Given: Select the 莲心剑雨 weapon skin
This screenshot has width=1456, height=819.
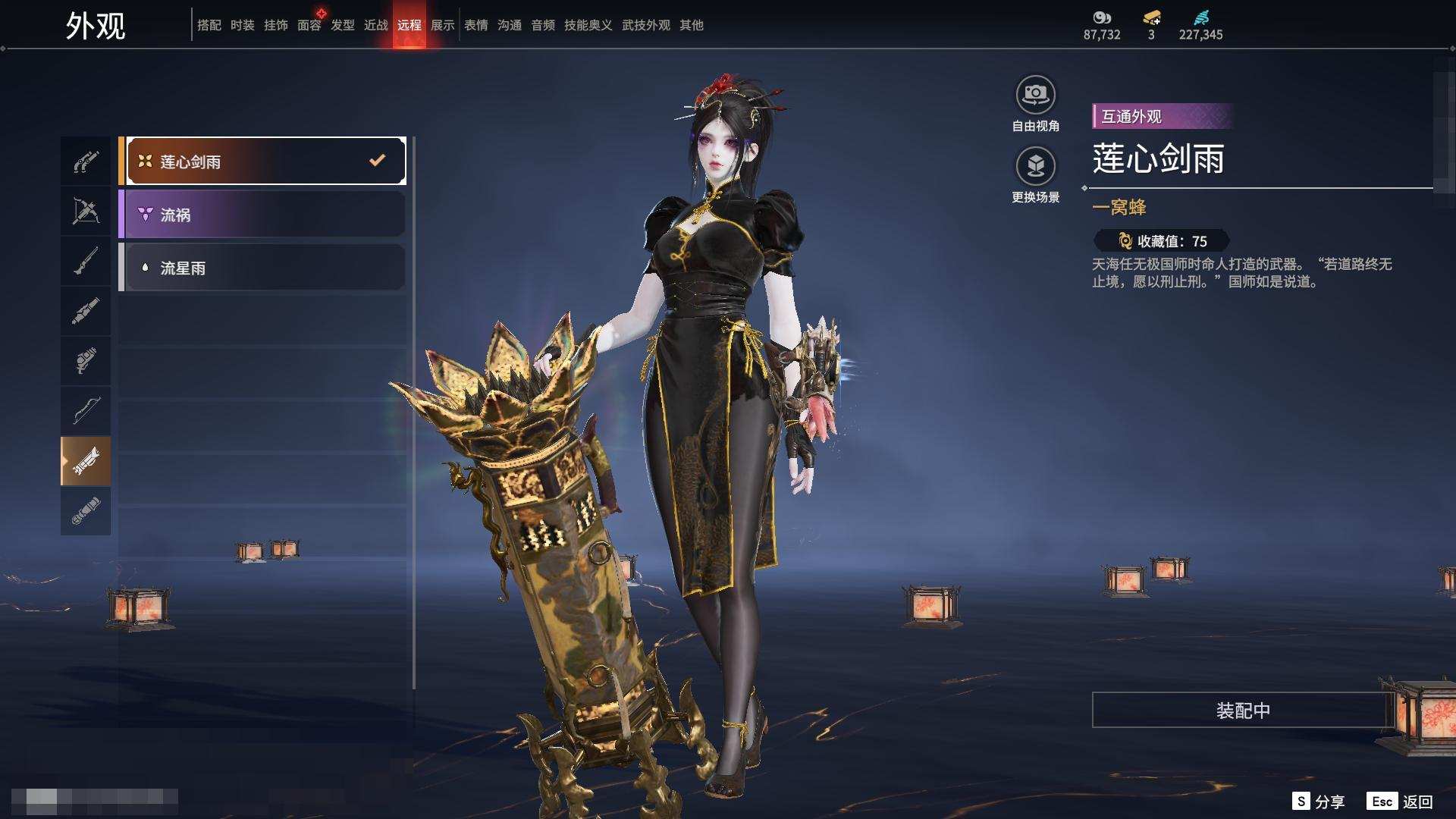Looking at the screenshot, I should point(265,161).
